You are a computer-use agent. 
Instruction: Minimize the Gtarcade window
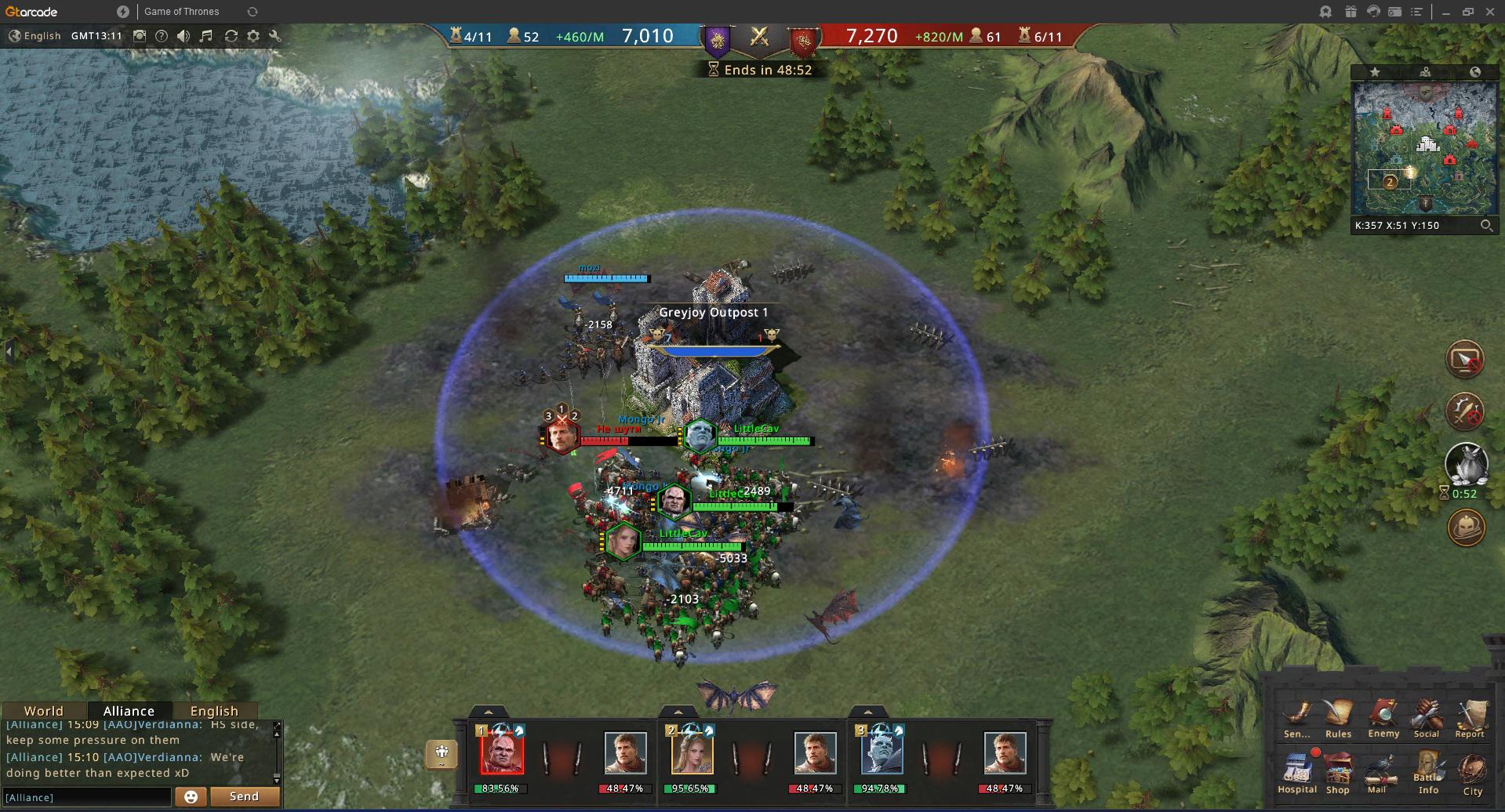1447,12
